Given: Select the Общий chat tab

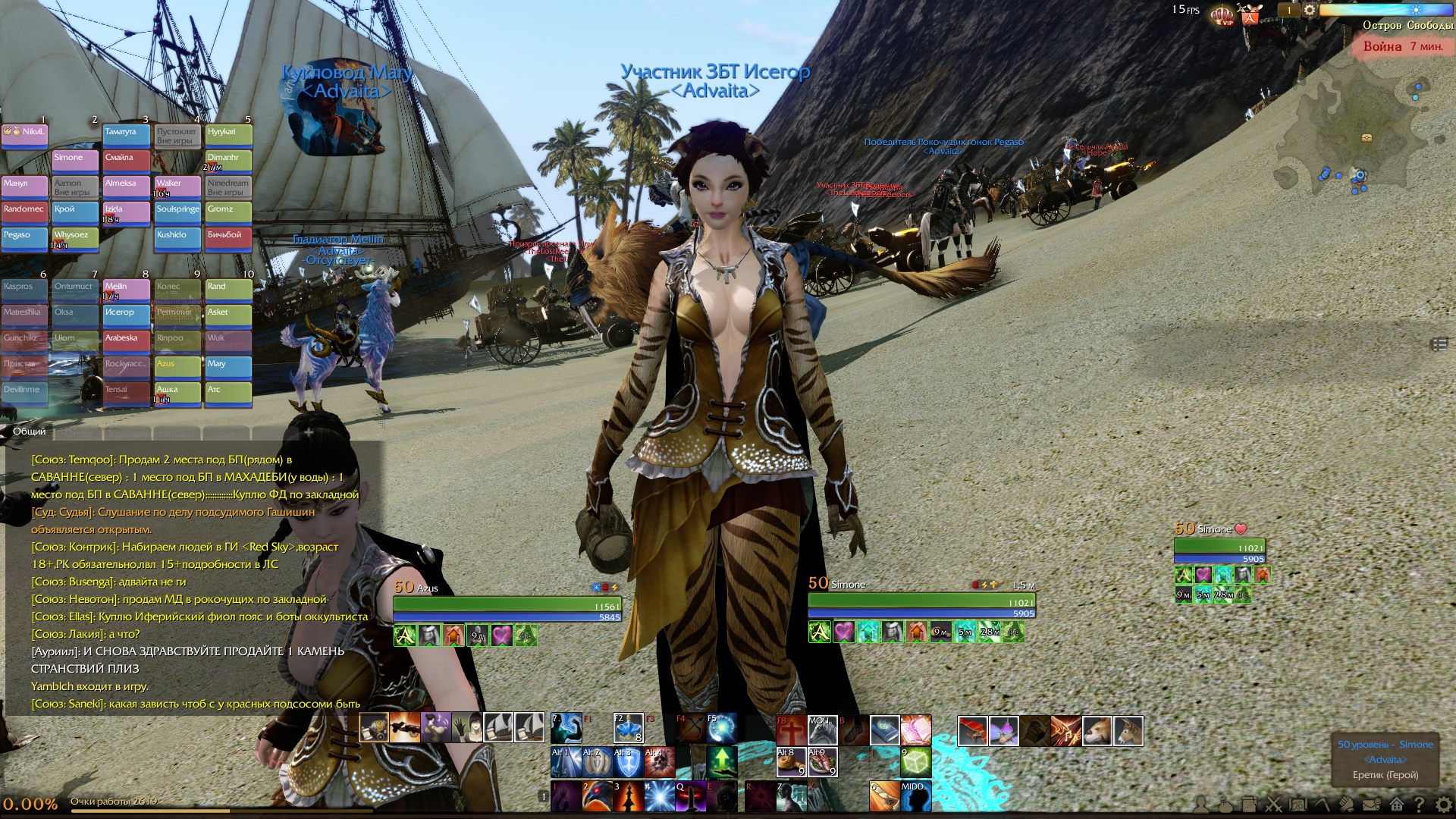Looking at the screenshot, I should point(29,431).
